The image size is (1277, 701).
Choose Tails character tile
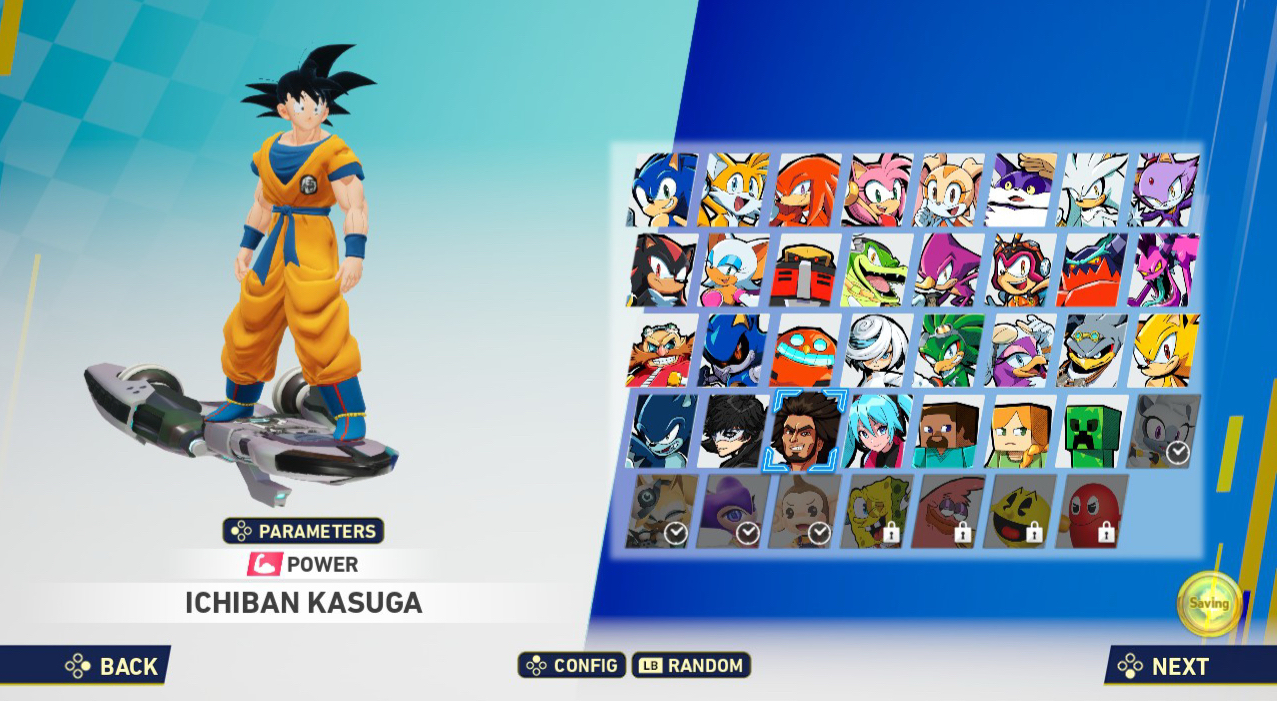tap(735, 190)
